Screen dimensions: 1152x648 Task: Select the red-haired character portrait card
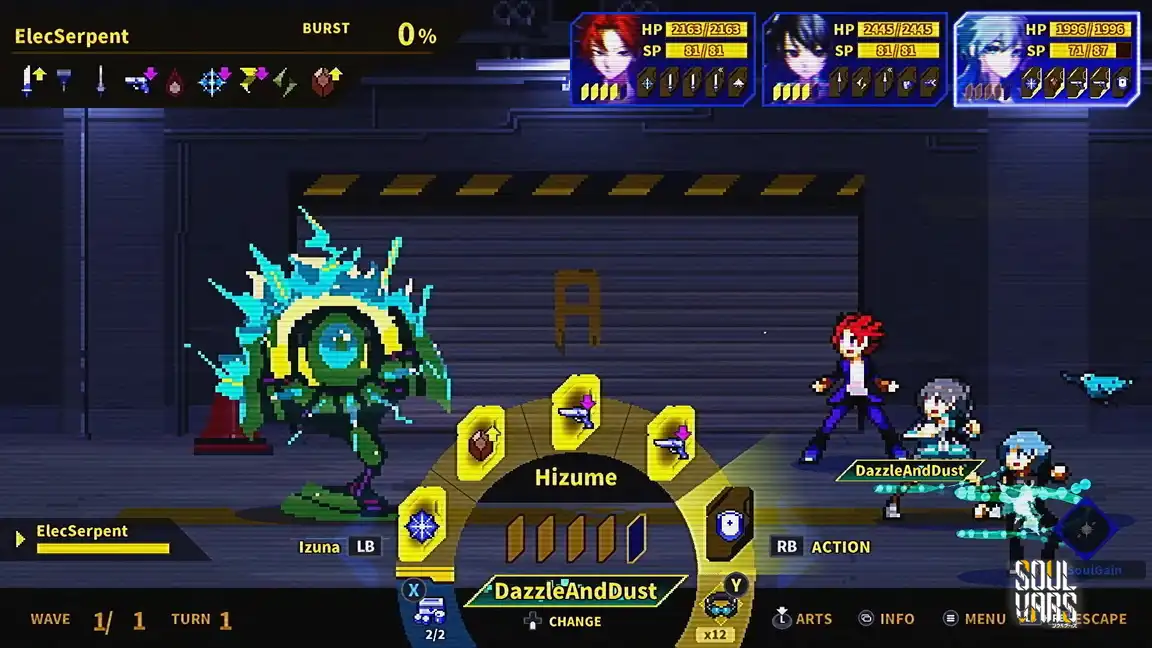(x=662, y=59)
